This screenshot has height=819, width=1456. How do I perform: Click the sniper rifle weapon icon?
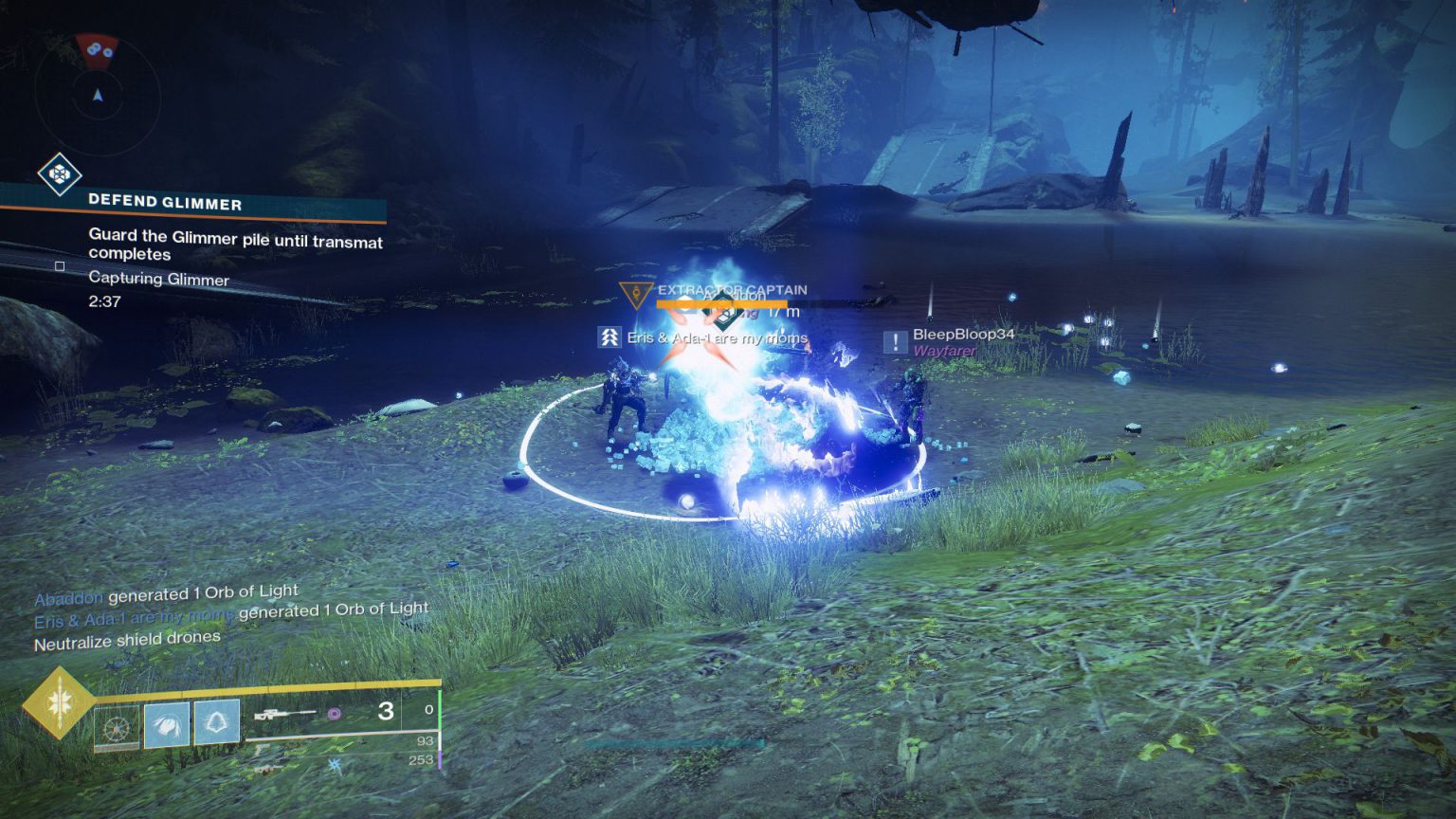(284, 714)
